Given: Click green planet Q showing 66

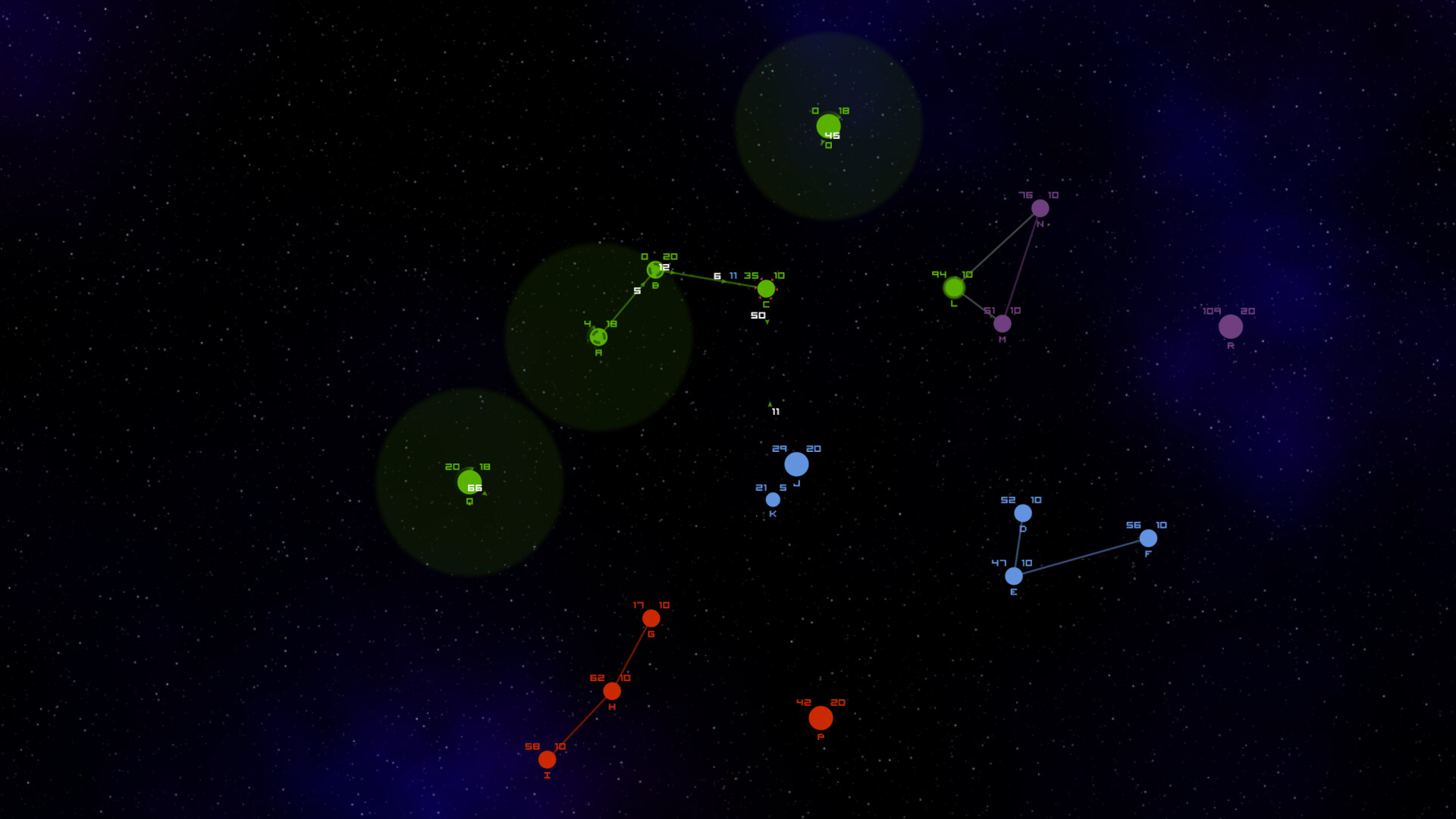Looking at the screenshot, I should (x=470, y=482).
